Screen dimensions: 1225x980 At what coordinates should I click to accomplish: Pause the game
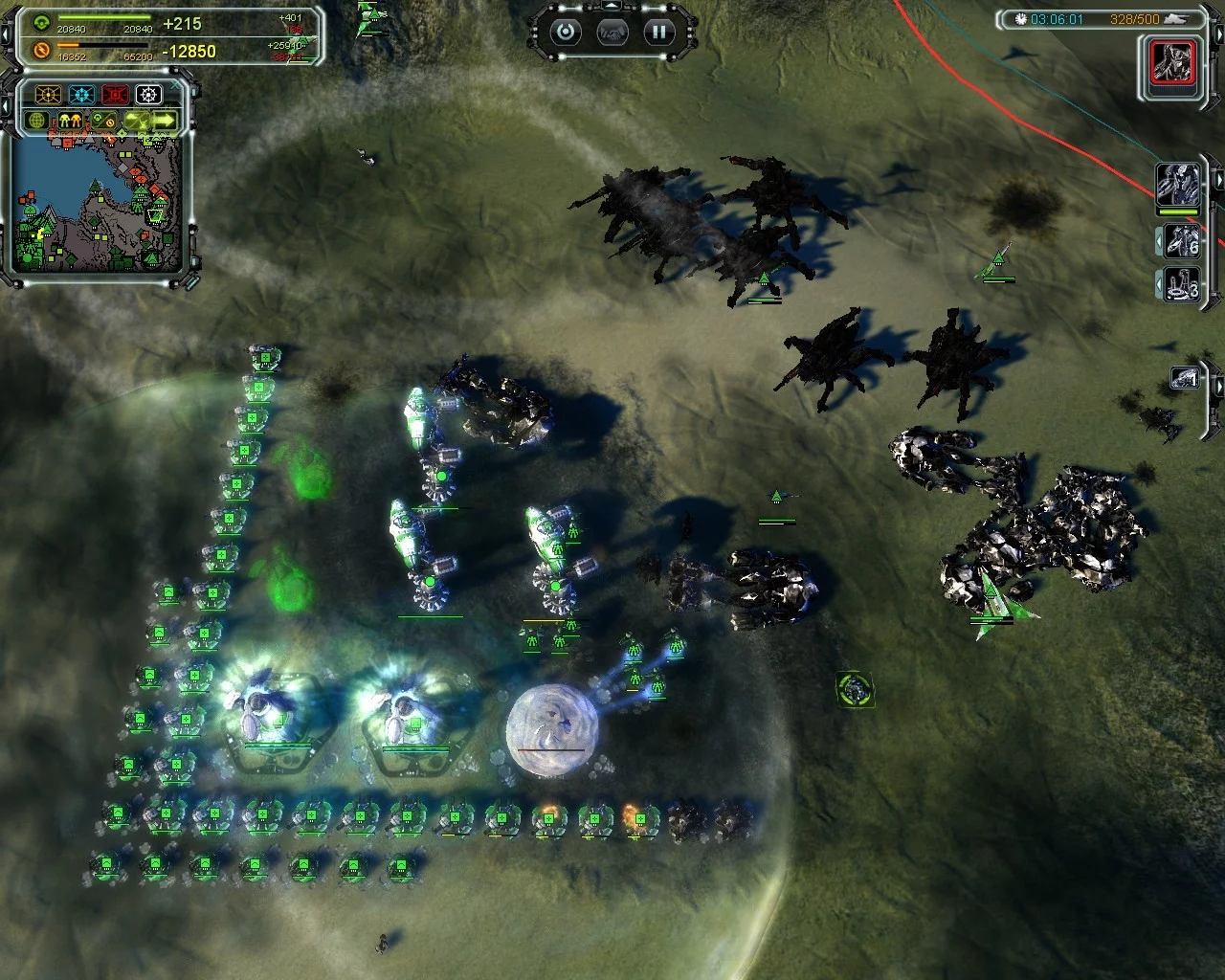658,33
